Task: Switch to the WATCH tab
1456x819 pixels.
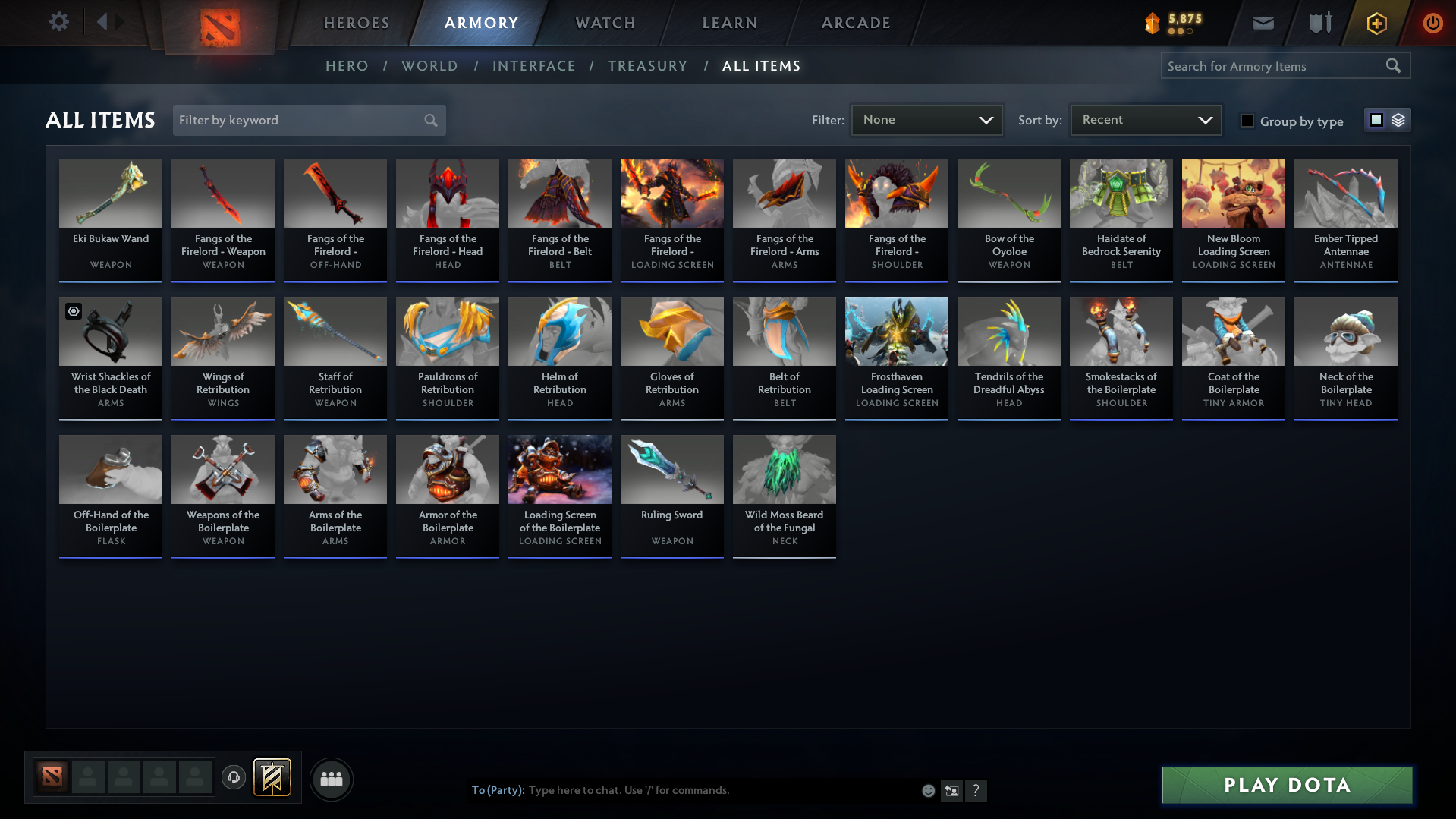Action: click(x=605, y=23)
